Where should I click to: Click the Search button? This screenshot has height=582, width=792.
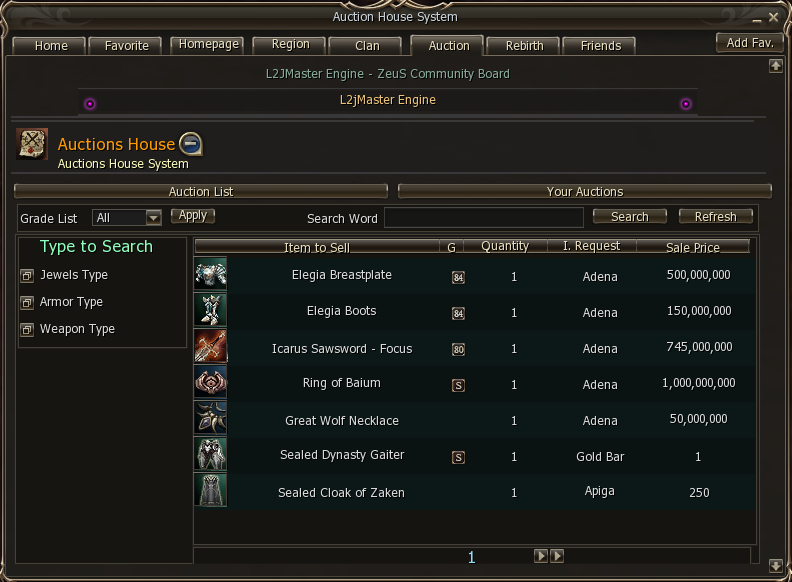tap(629, 216)
